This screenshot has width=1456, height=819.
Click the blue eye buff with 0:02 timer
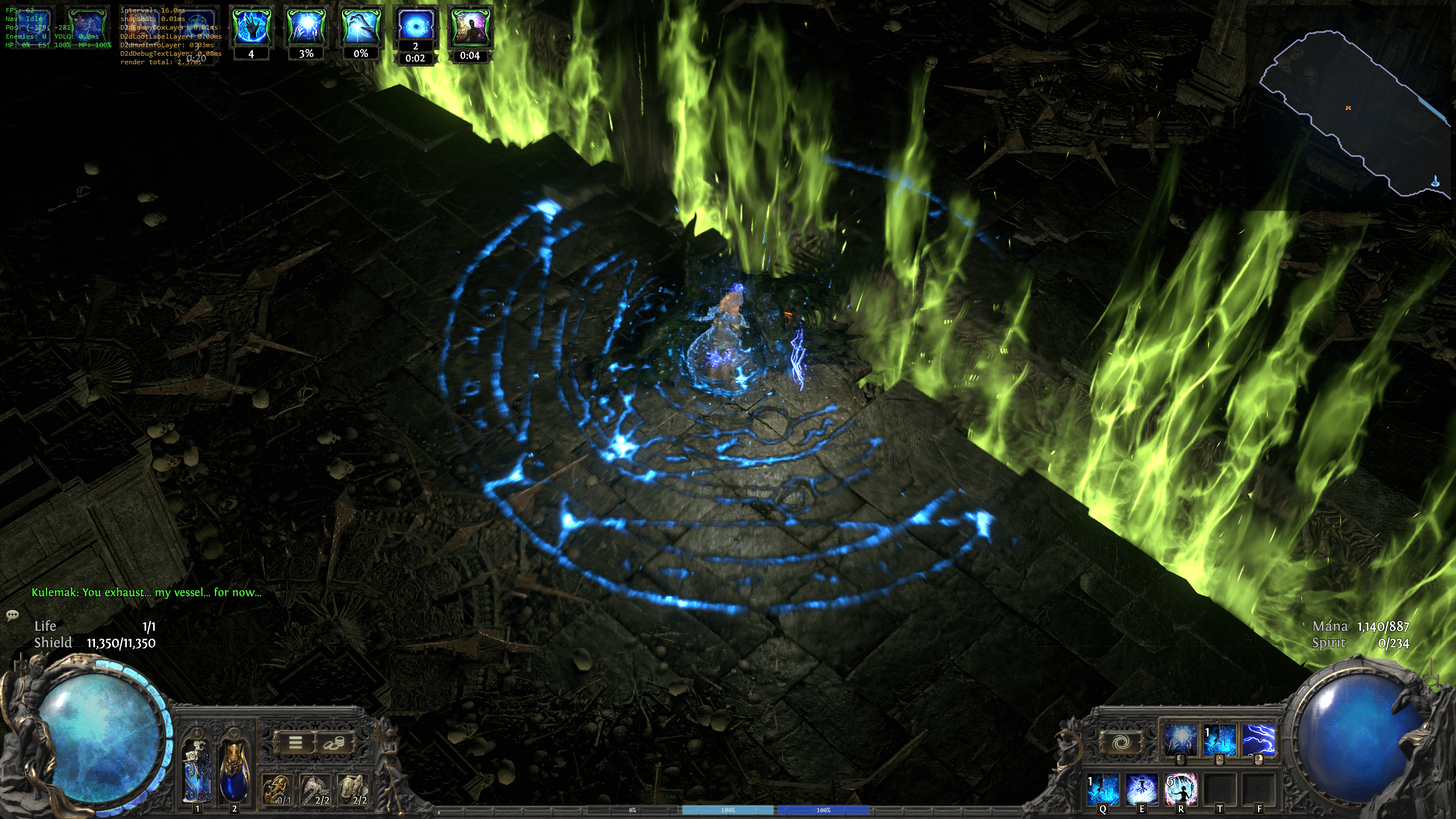tap(416, 24)
